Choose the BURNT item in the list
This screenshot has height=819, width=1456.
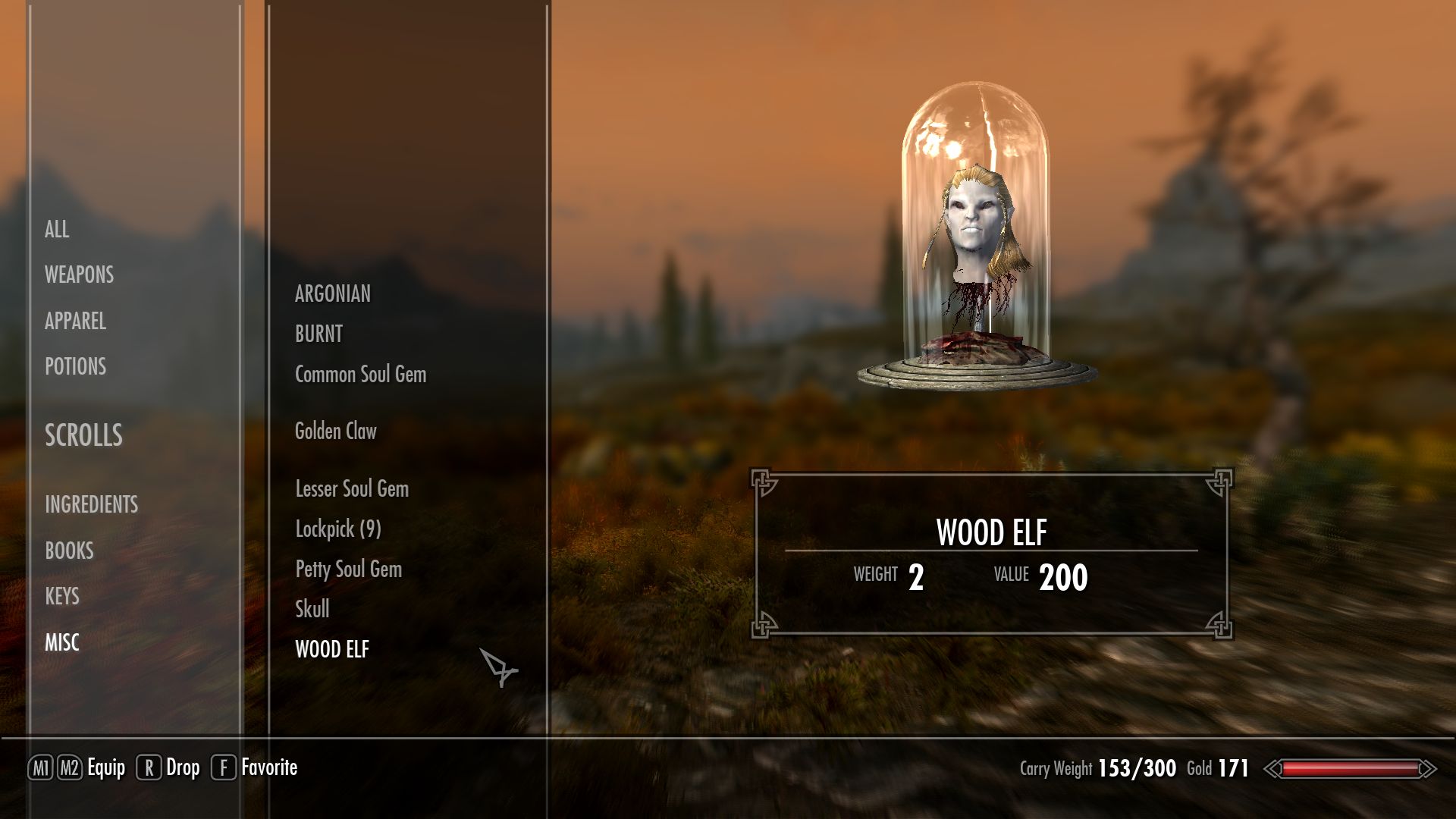pyautogui.click(x=318, y=334)
